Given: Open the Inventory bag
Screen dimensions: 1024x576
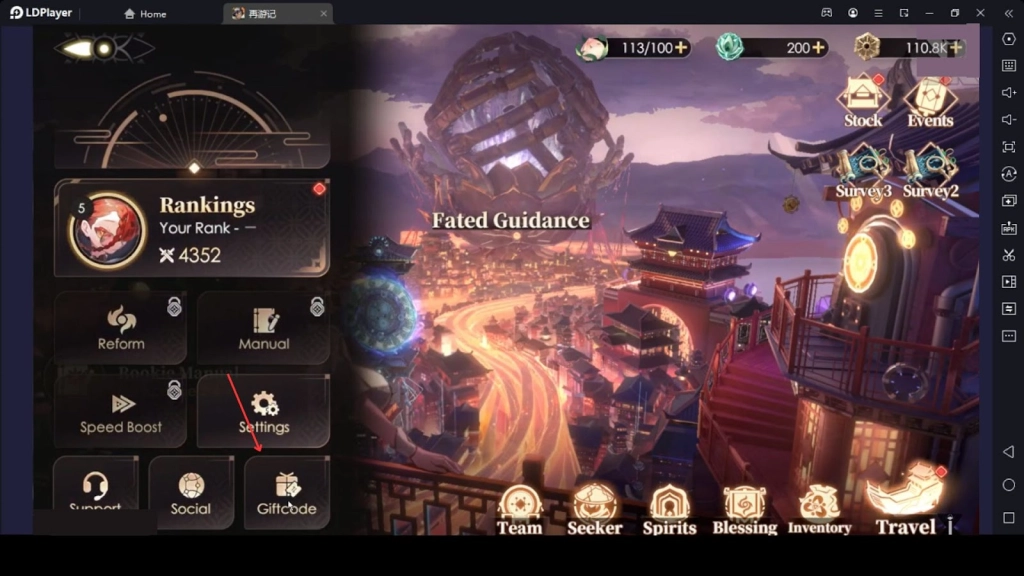Looking at the screenshot, I should 819,509.
